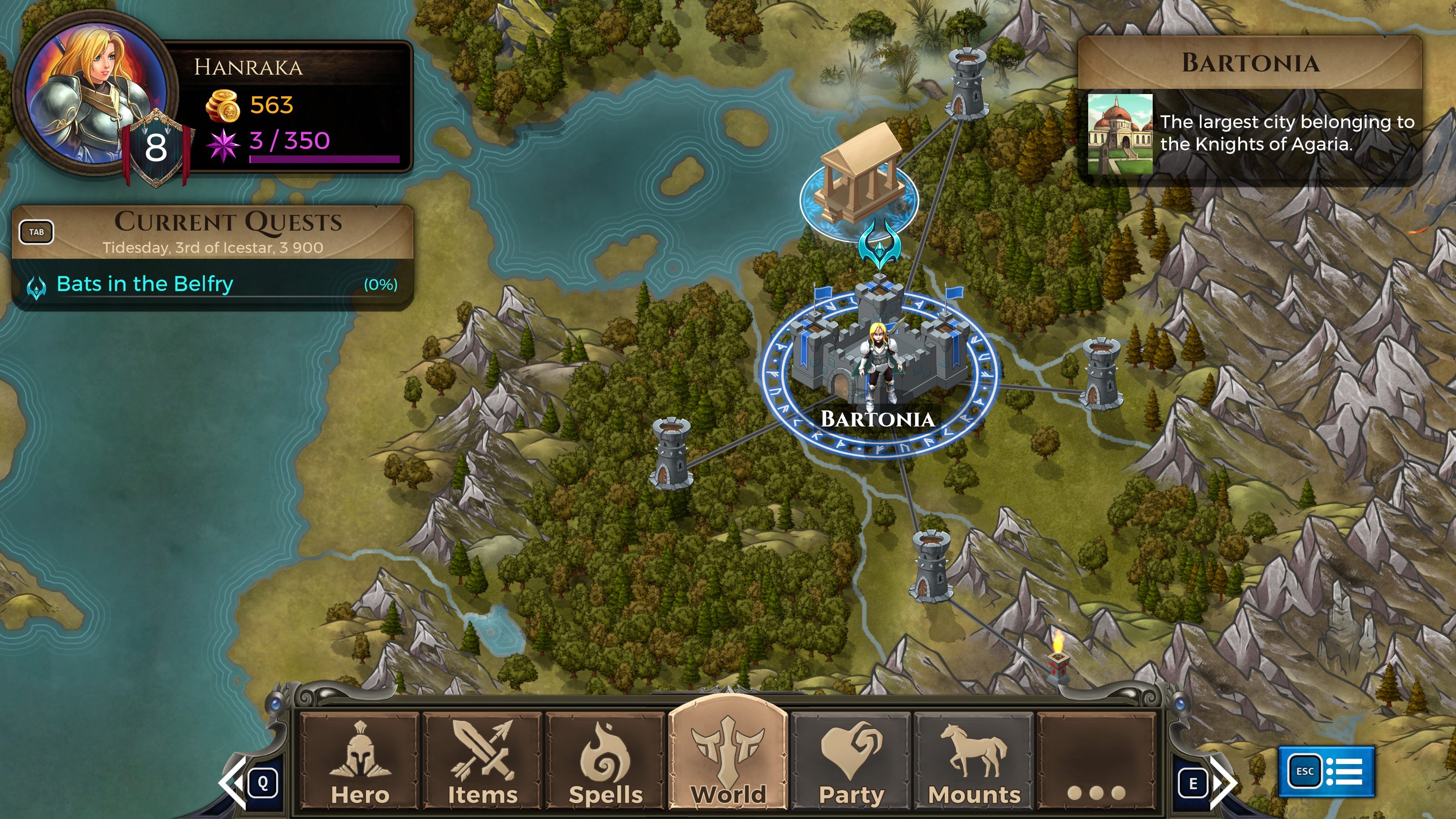Show the Party tab

coord(851,761)
